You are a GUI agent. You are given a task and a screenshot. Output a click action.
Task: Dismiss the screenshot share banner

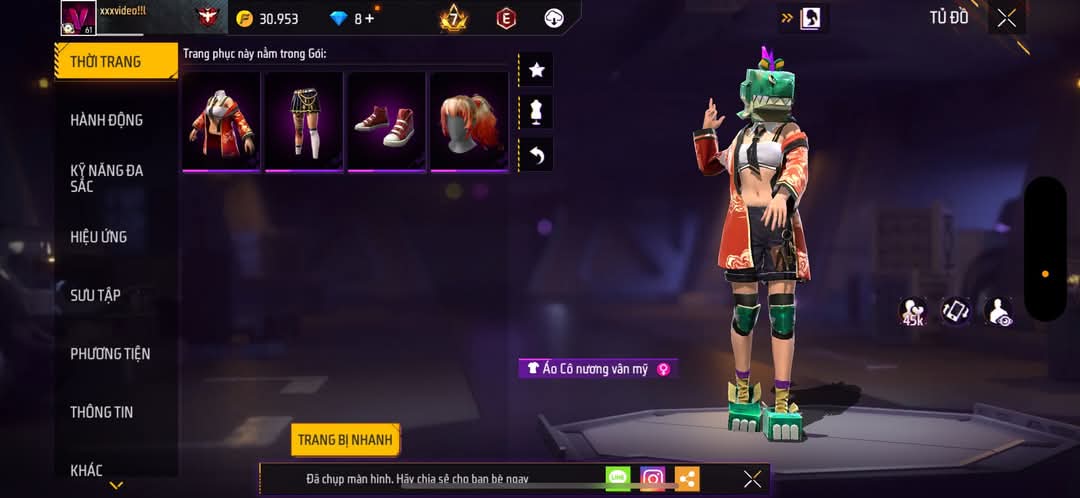click(x=752, y=479)
